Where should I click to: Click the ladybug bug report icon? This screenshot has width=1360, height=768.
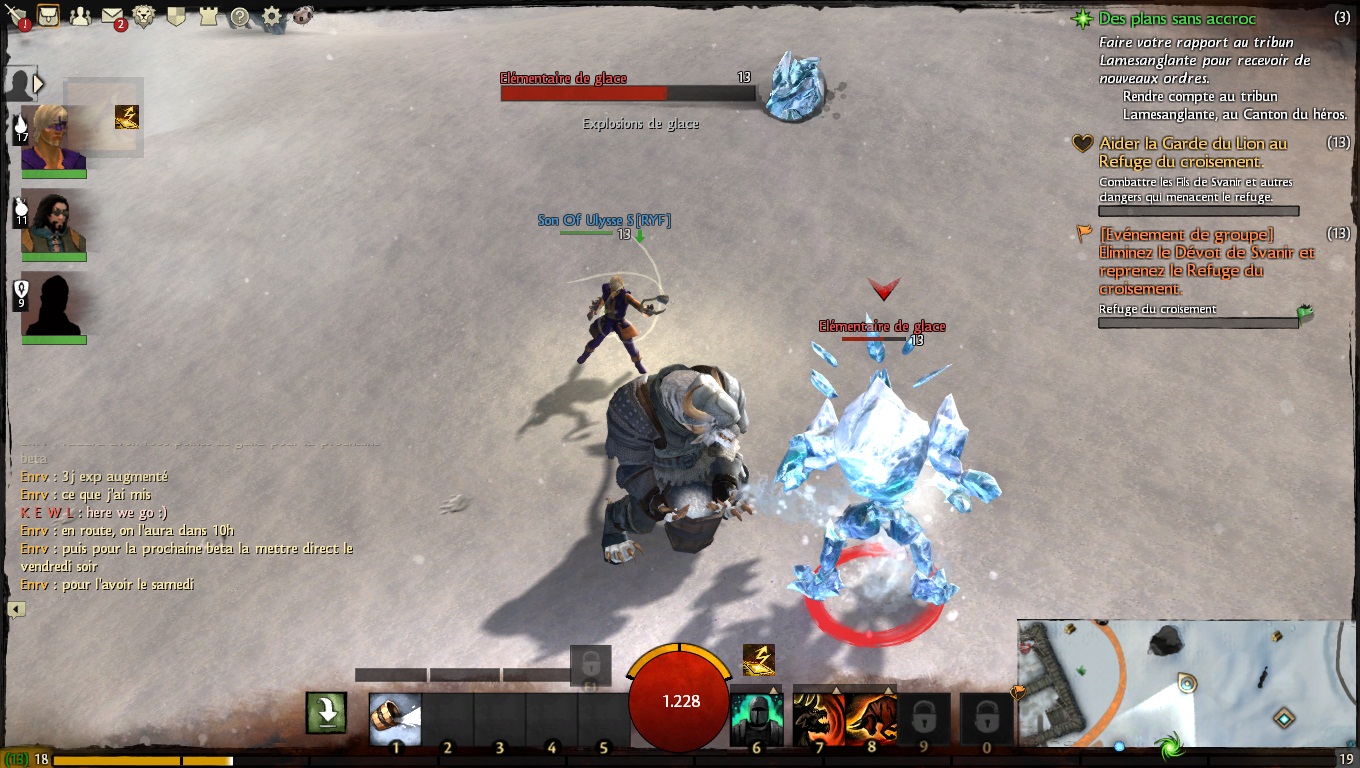pyautogui.click(x=303, y=16)
